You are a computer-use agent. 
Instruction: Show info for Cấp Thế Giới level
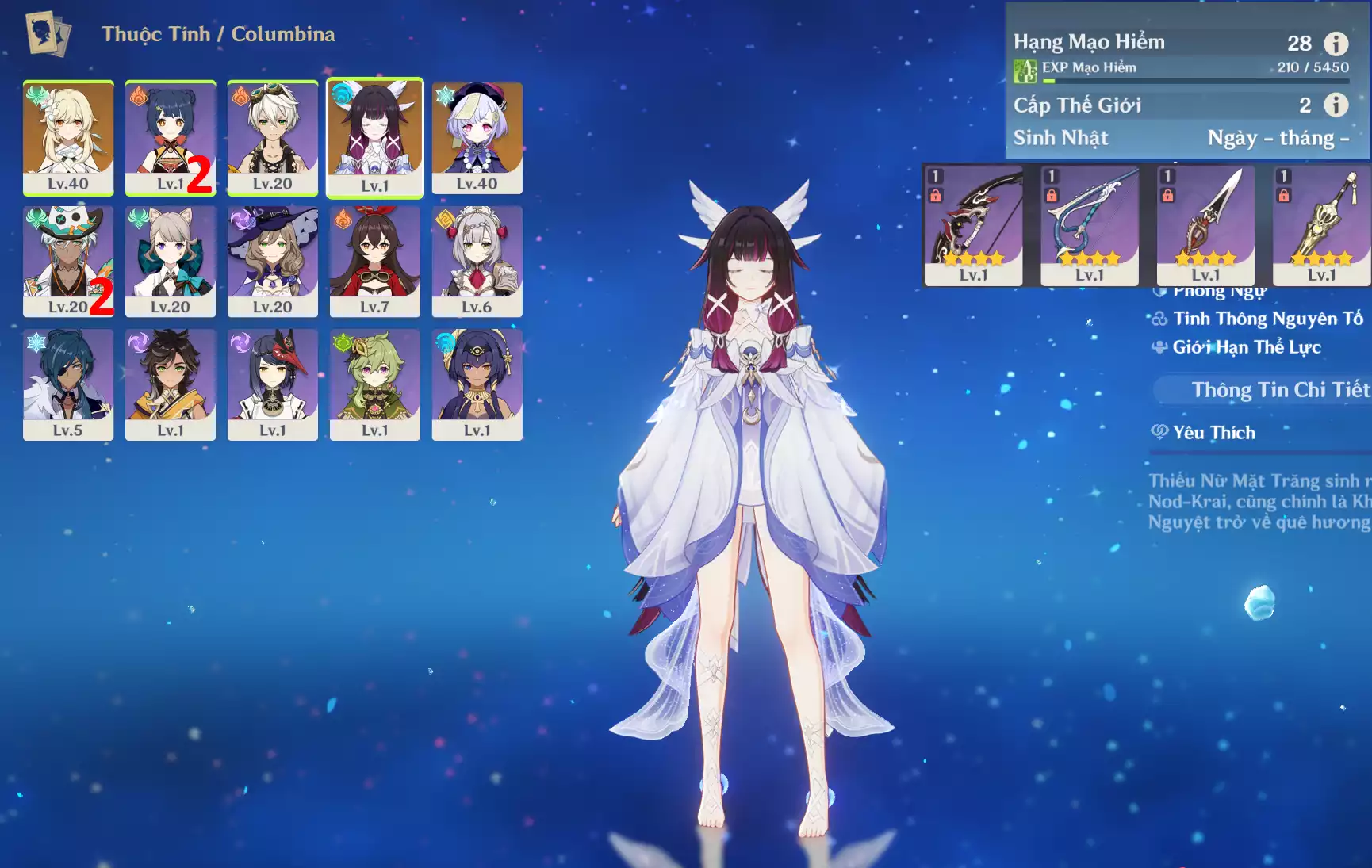coord(1336,105)
